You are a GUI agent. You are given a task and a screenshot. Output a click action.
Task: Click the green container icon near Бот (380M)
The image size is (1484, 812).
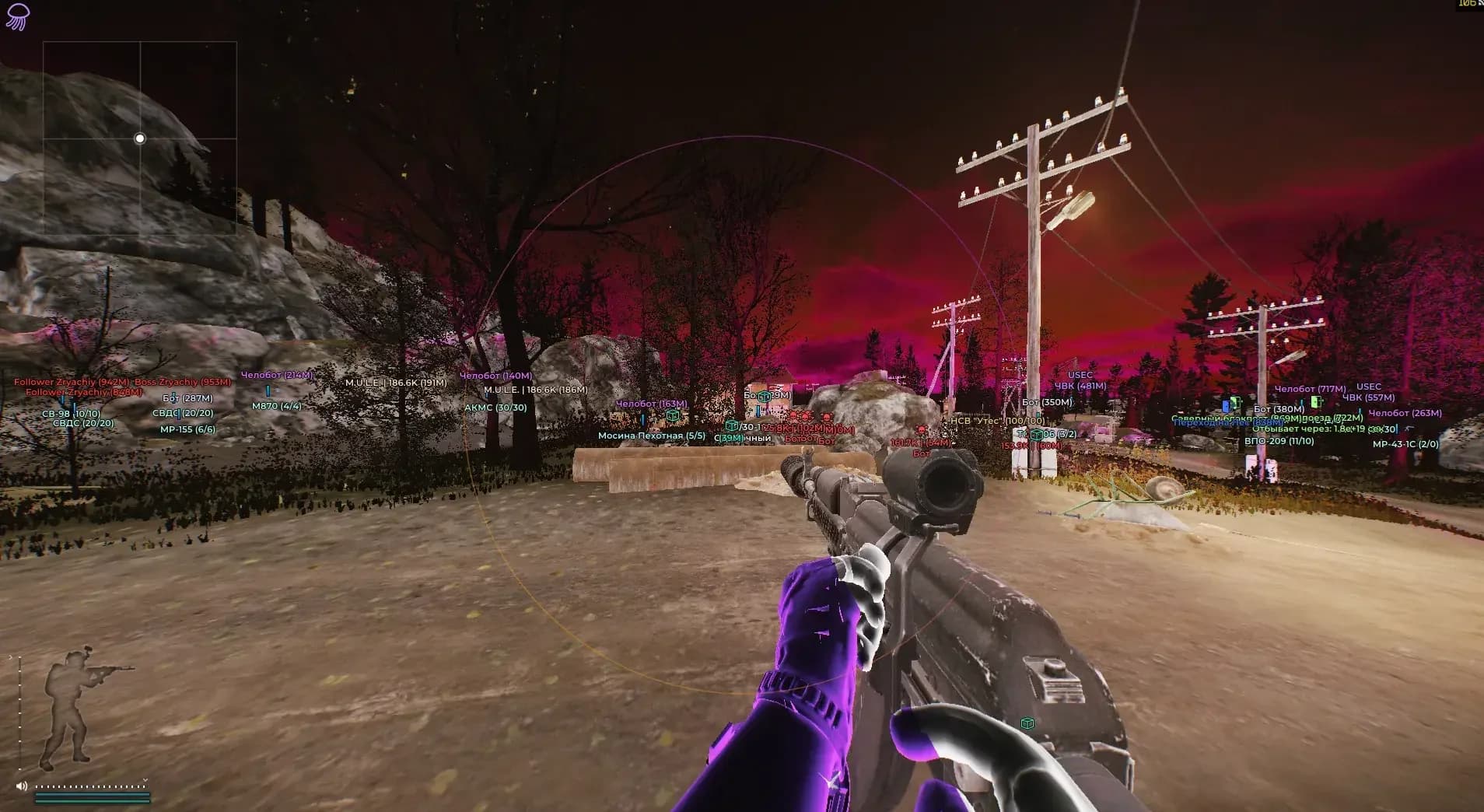(1234, 401)
